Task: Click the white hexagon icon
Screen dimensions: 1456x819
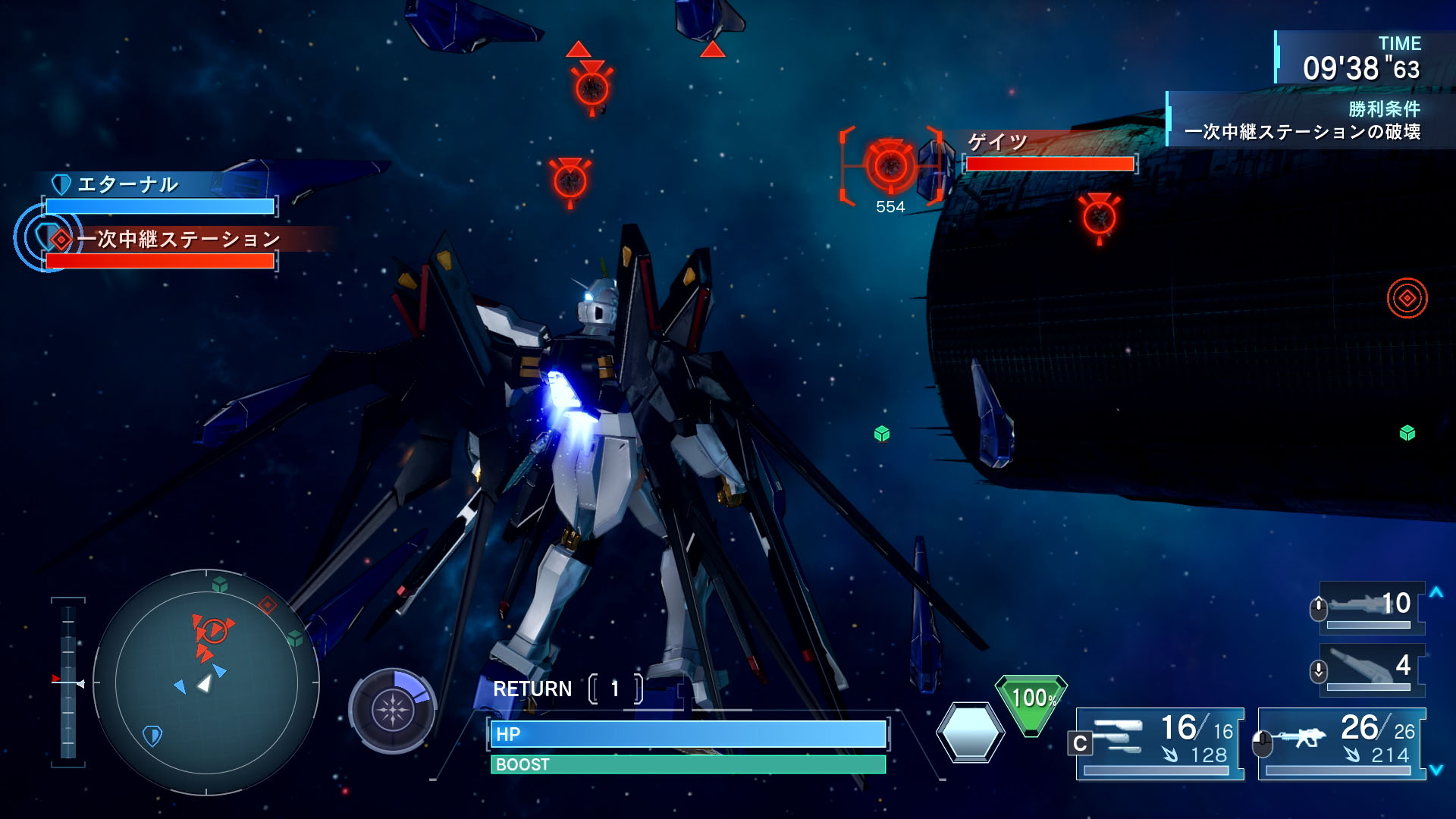Action: click(970, 732)
